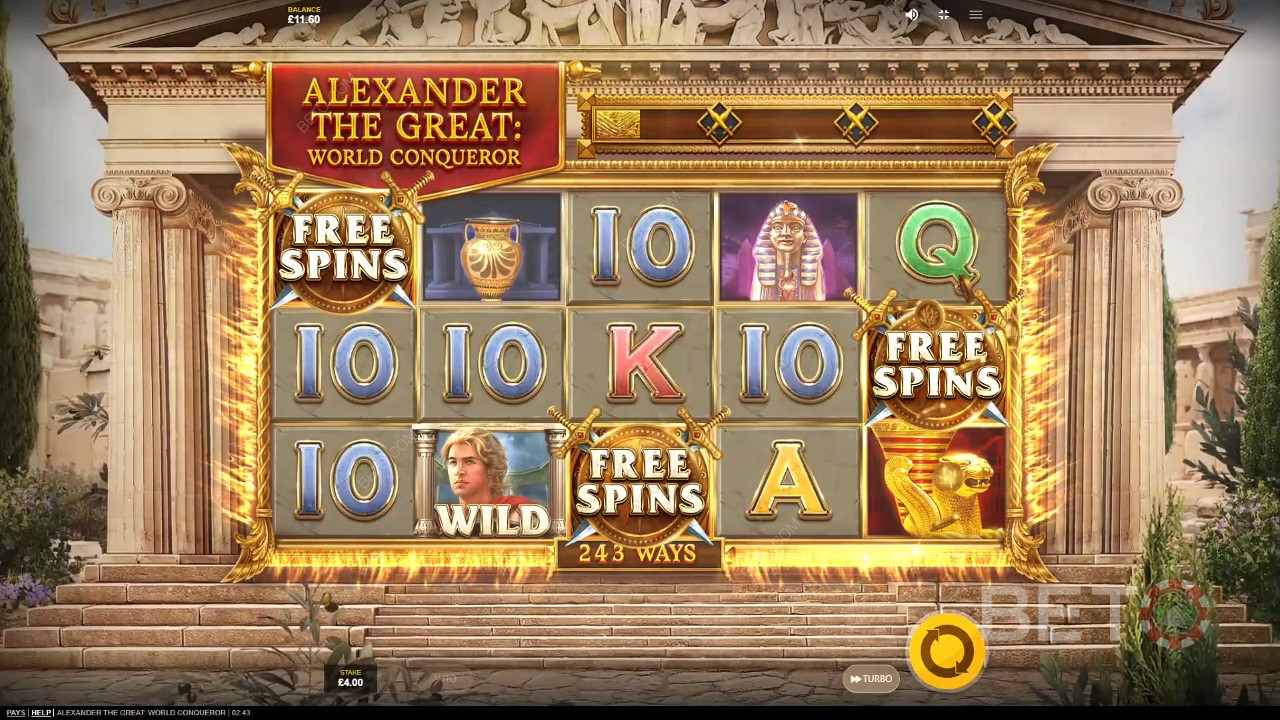Spin the reels with the yellow button
Screen dimensions: 1280x720
946,652
